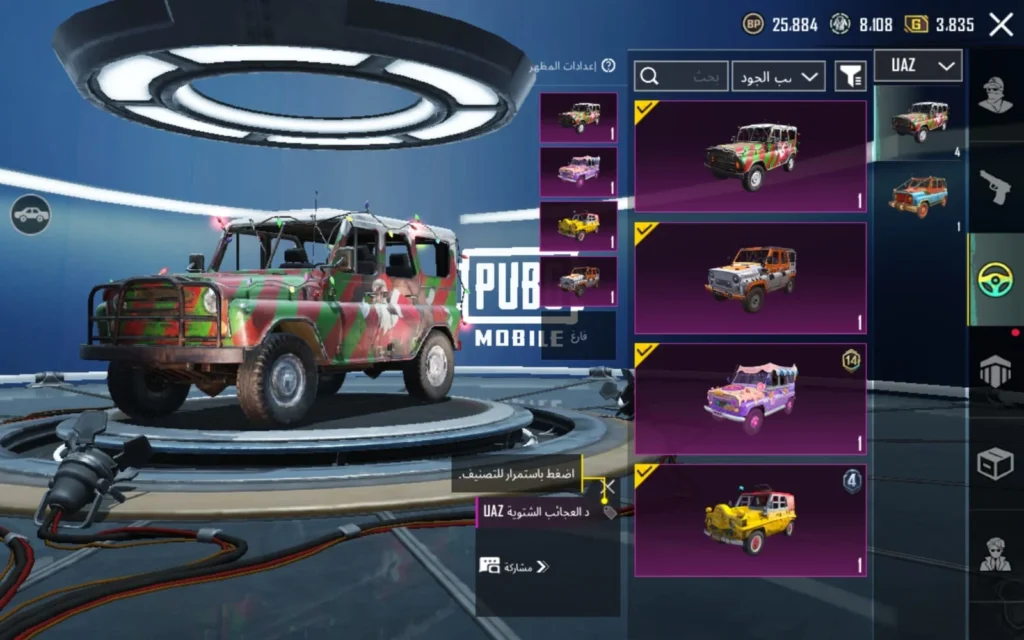This screenshot has height=640, width=1024.
Task: Click the Share button with camera icon
Action: coord(514,567)
